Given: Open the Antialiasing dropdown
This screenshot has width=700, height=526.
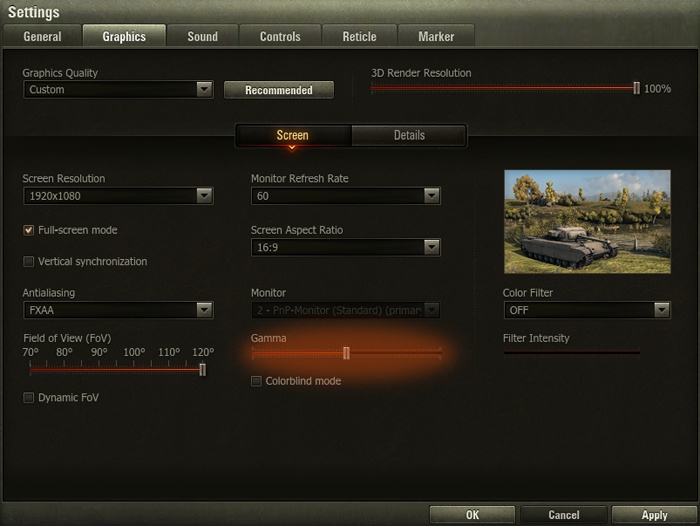Looking at the screenshot, I should coord(118,310).
